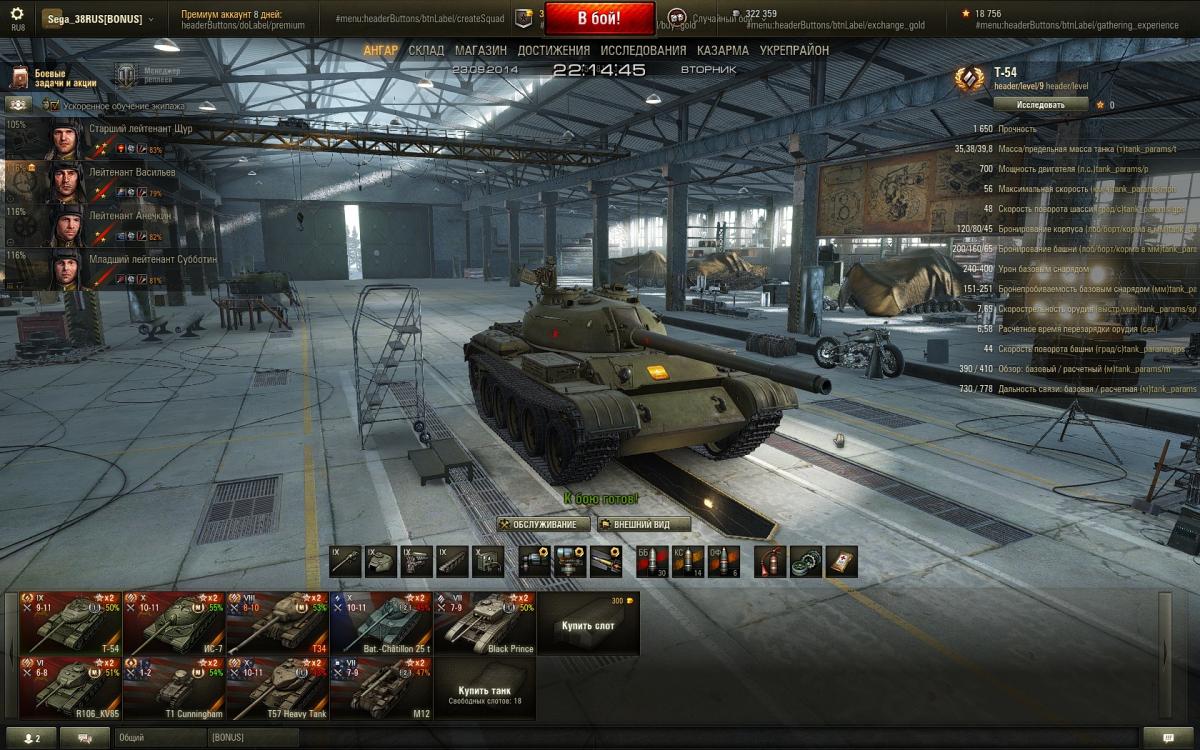Open the ОБСЛУЖИВАНИЕ service window
The image size is (1200, 750).
(x=544, y=524)
